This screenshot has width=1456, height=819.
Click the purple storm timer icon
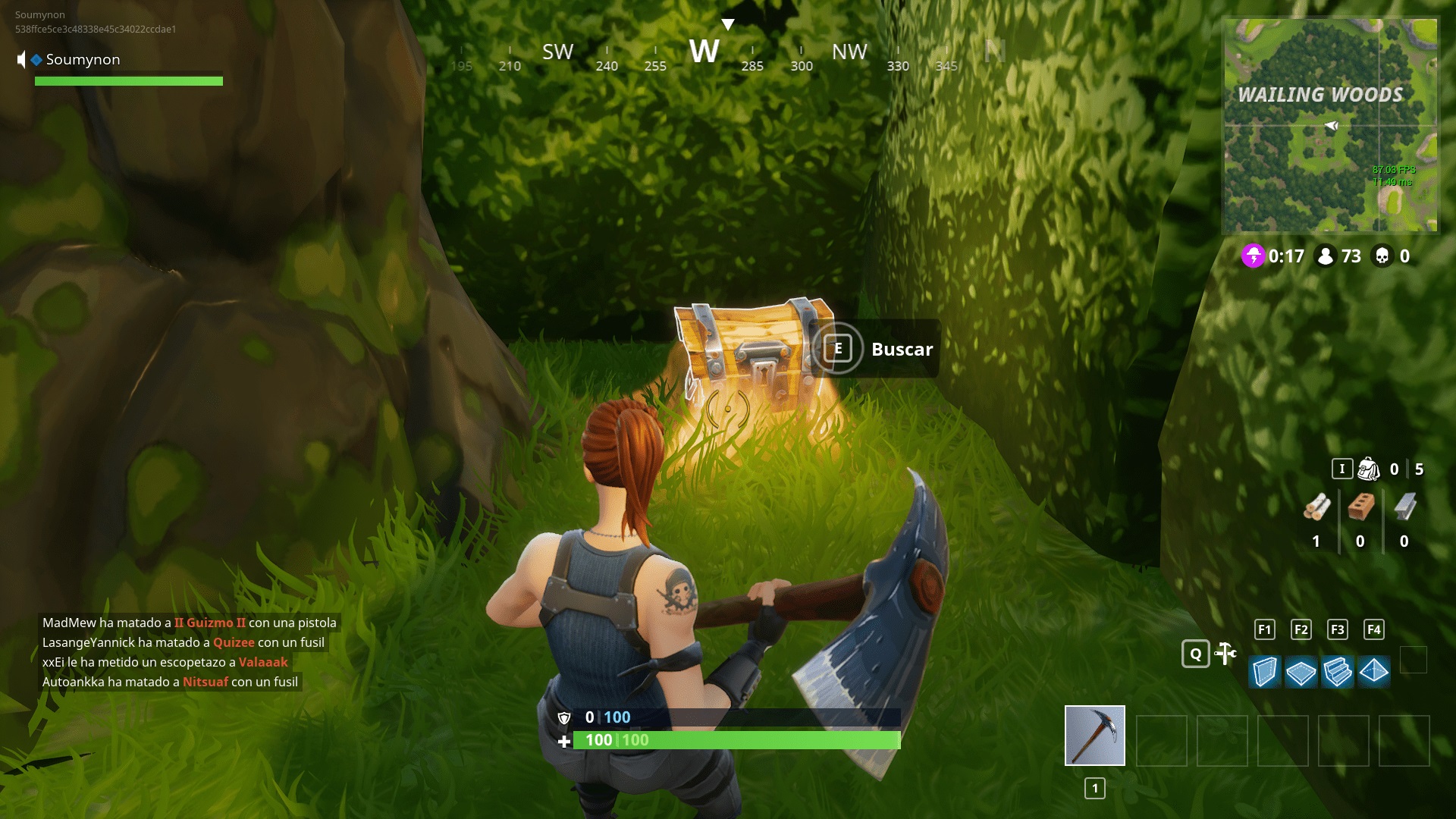pyautogui.click(x=1254, y=256)
